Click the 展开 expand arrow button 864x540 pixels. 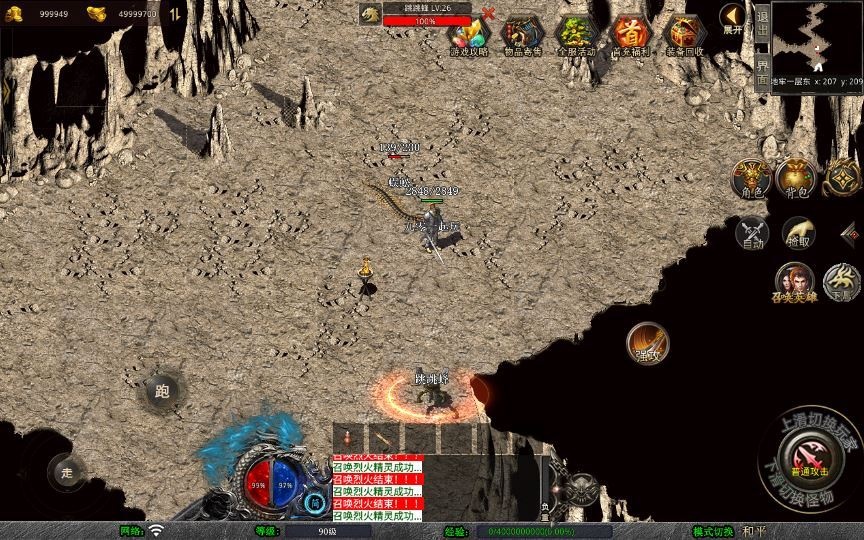click(x=733, y=19)
